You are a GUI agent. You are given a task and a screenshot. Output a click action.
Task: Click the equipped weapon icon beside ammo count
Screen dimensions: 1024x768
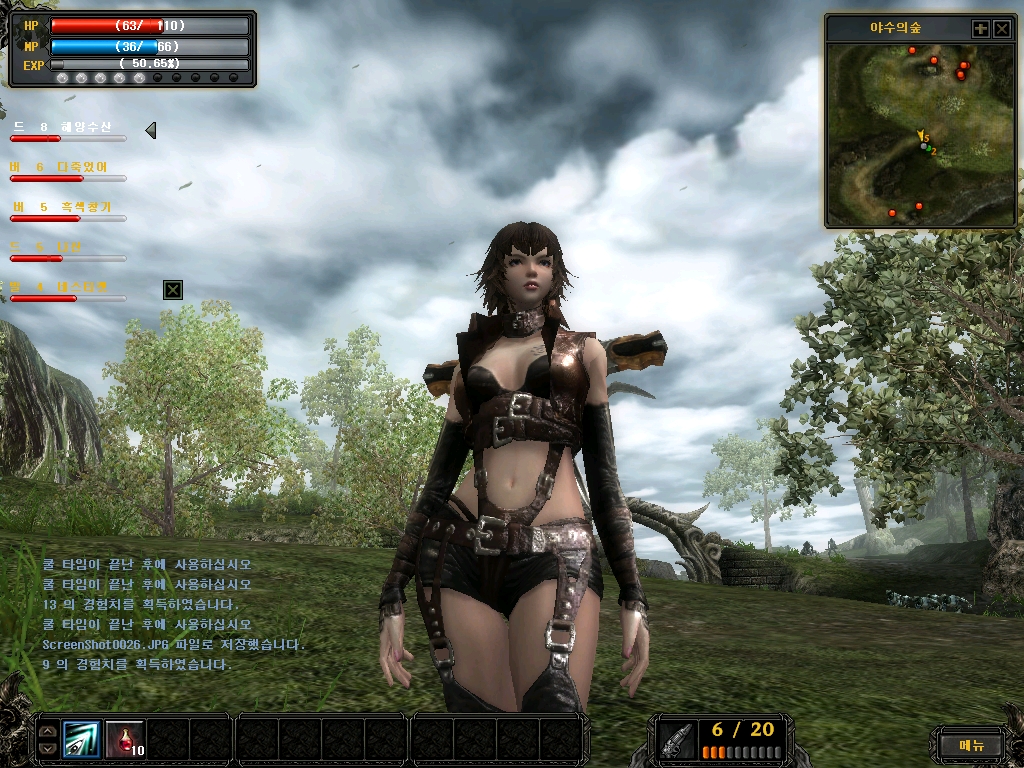pos(677,740)
